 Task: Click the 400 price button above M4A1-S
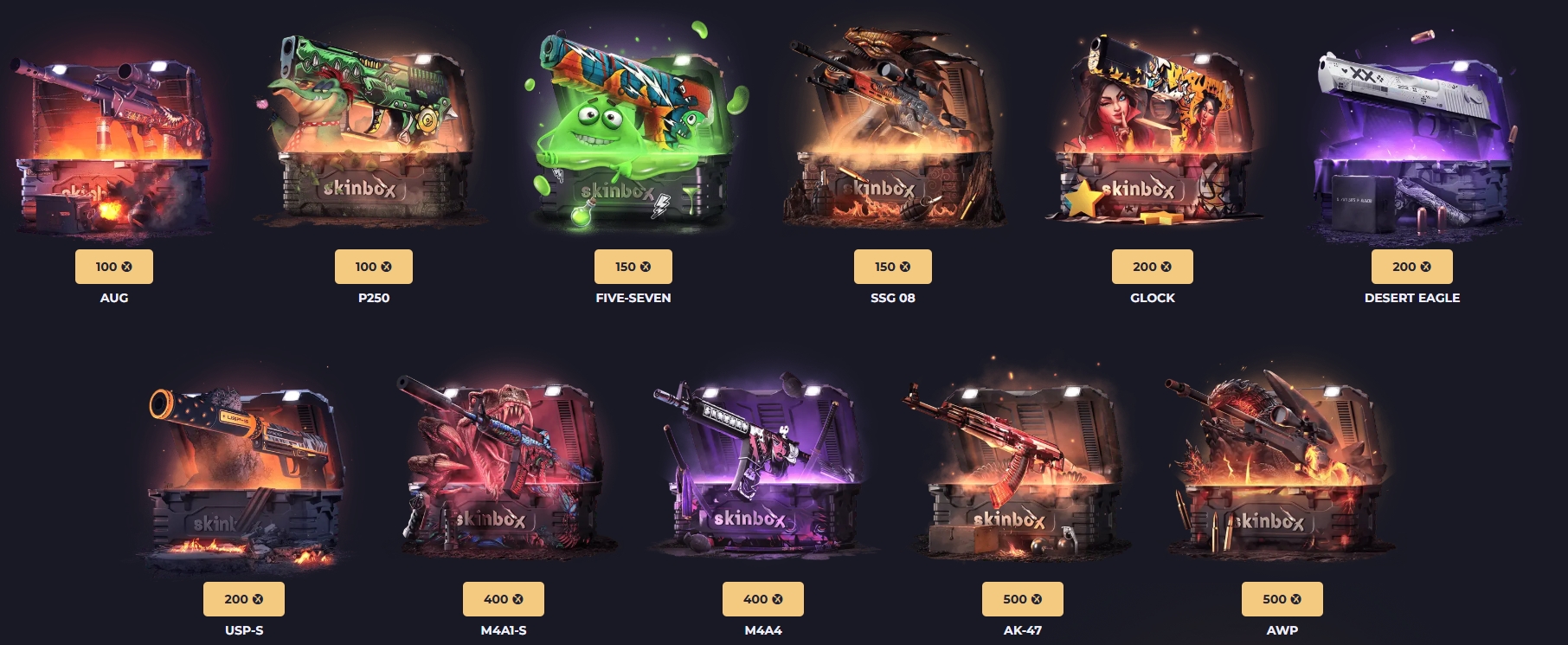pos(503,599)
